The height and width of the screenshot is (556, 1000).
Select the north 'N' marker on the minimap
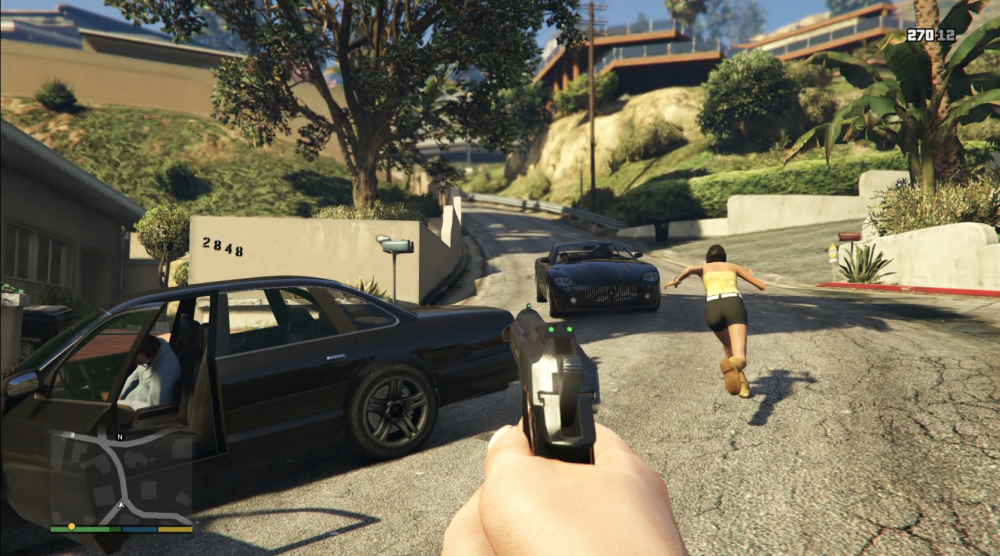[119, 437]
